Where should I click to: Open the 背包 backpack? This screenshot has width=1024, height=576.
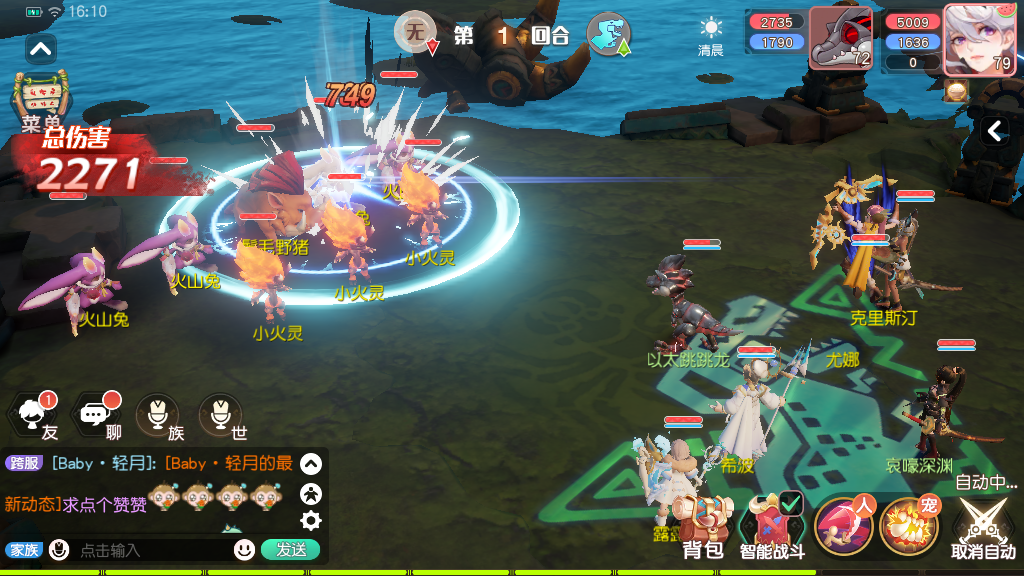(702, 526)
